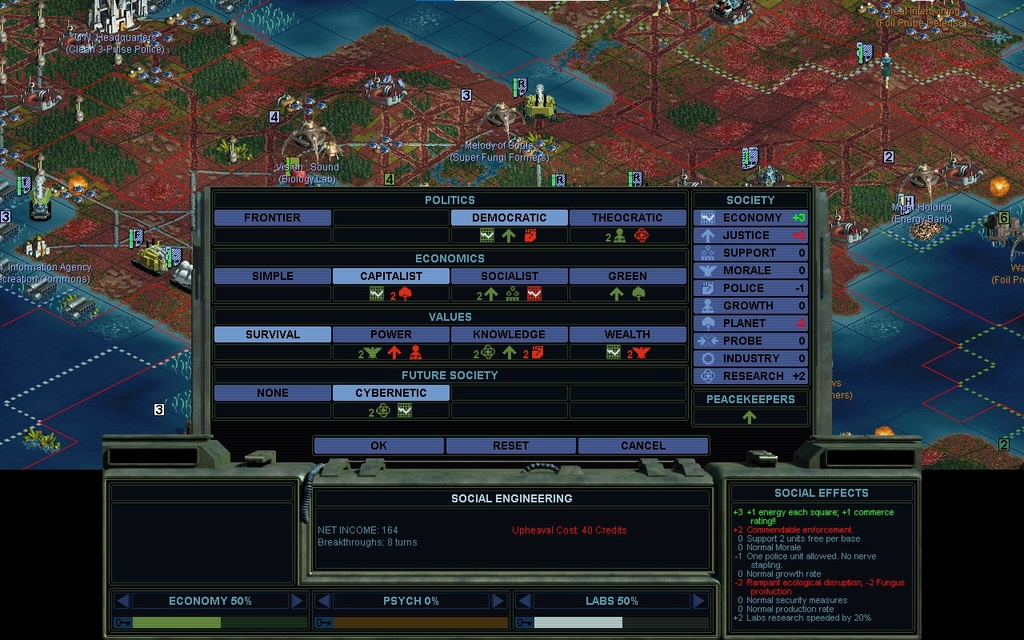This screenshot has width=1024, height=640.
Task: Switch economics to Green
Action: tap(627, 276)
